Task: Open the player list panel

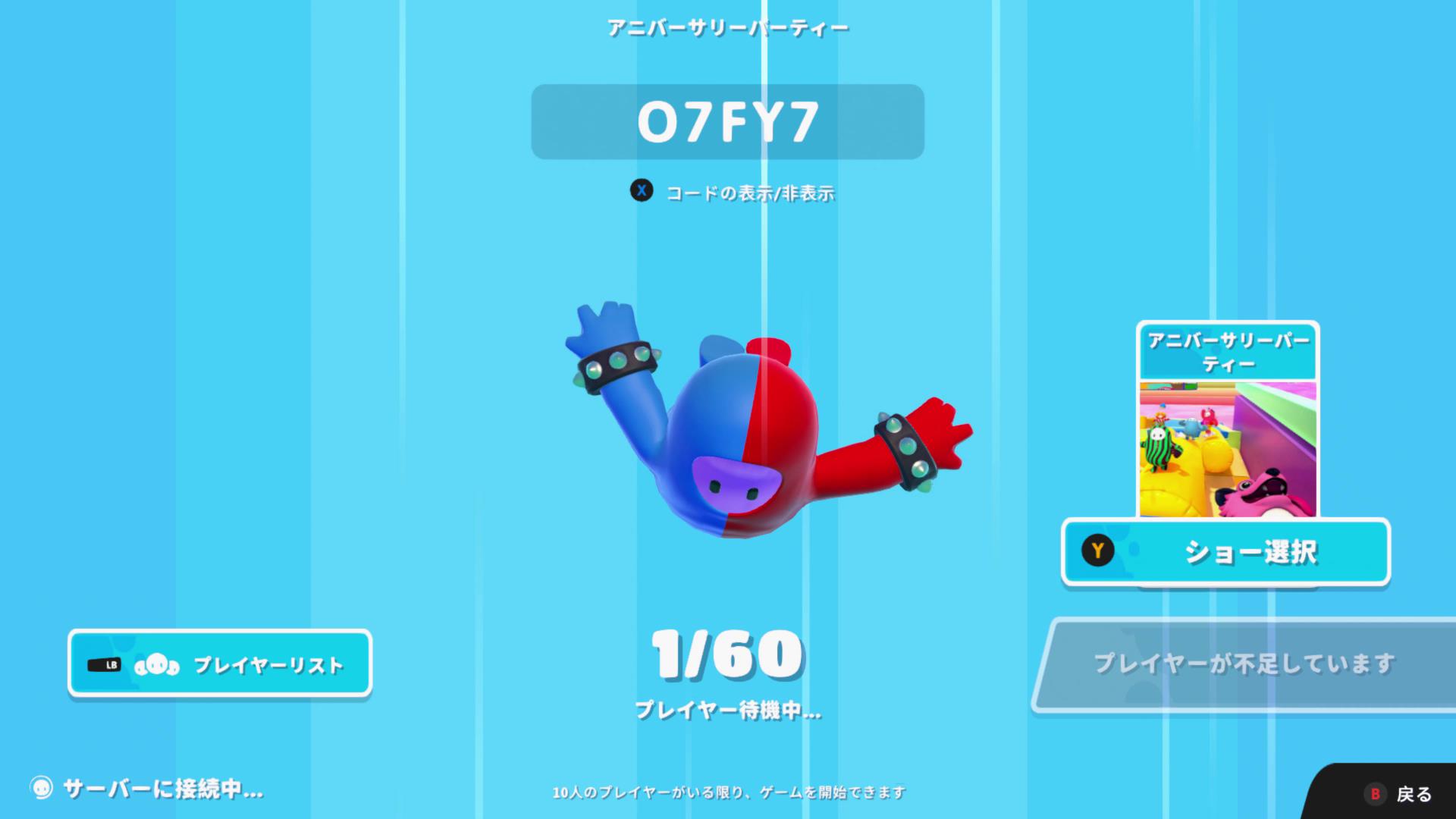Action: coord(220,664)
